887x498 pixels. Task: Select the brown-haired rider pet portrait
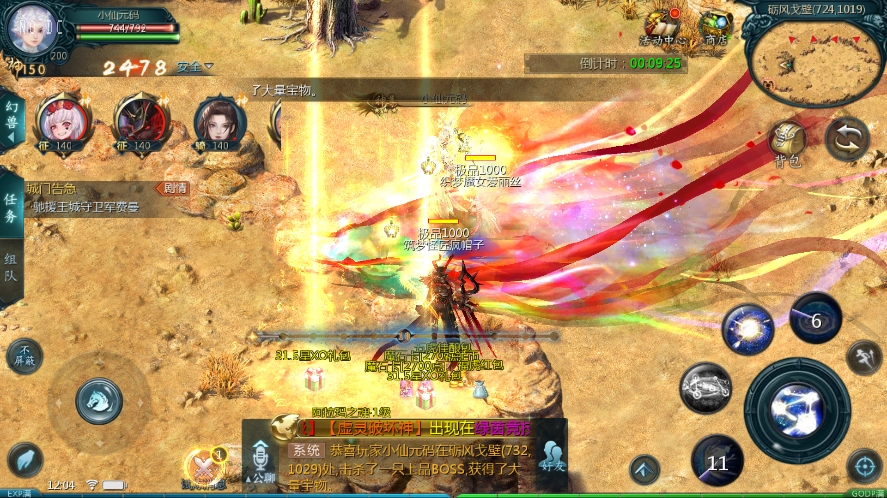[219, 120]
